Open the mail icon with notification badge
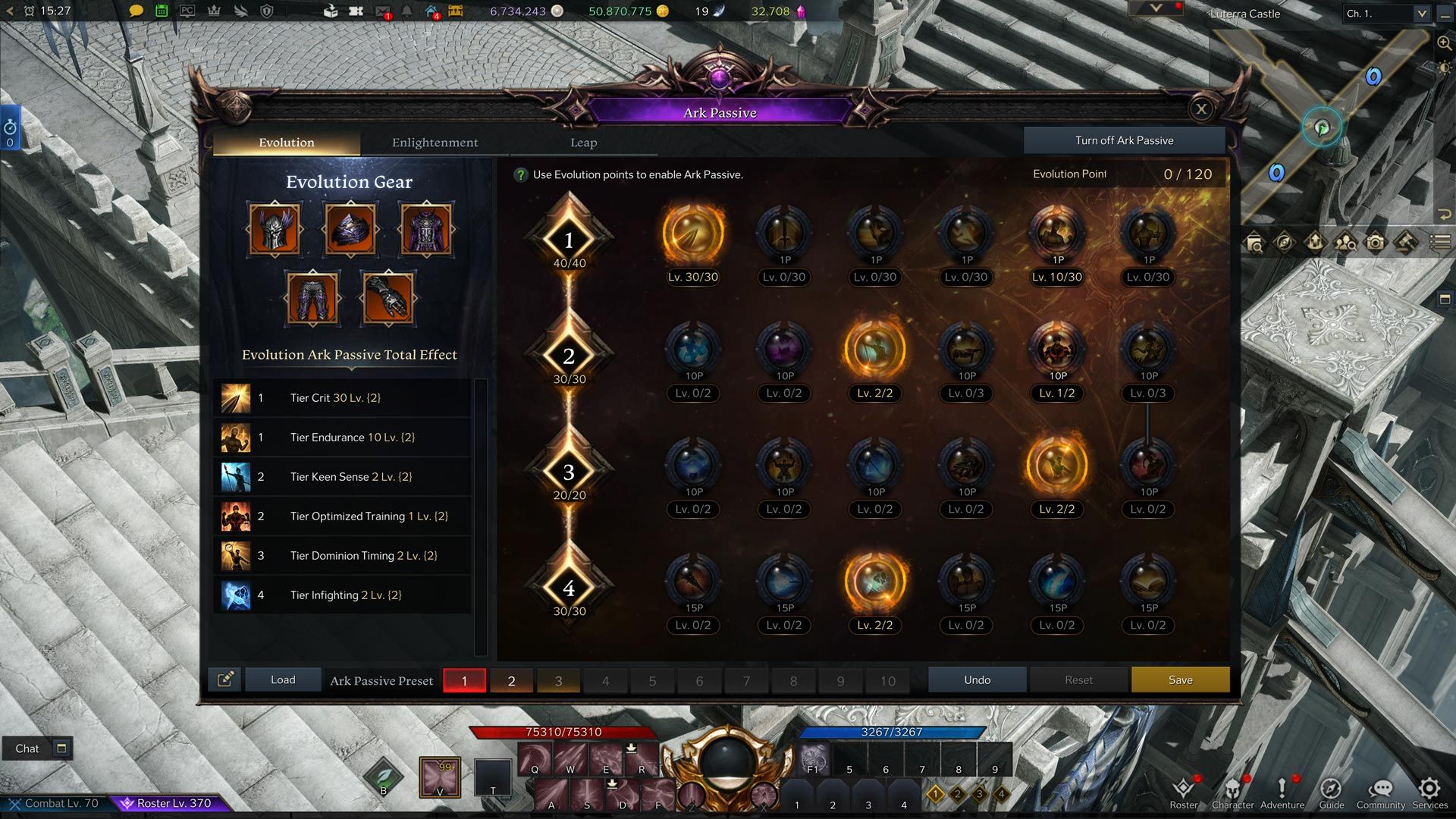 coord(382,11)
